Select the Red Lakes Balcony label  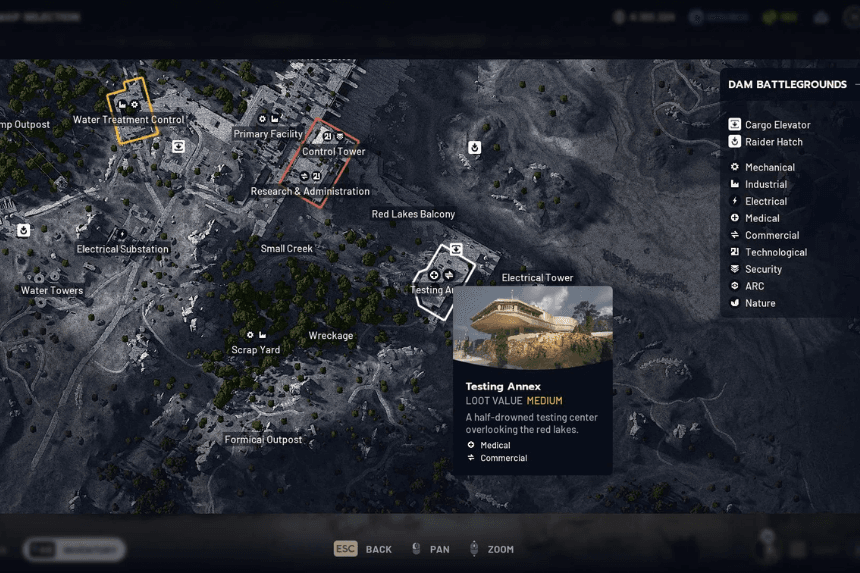tap(413, 214)
